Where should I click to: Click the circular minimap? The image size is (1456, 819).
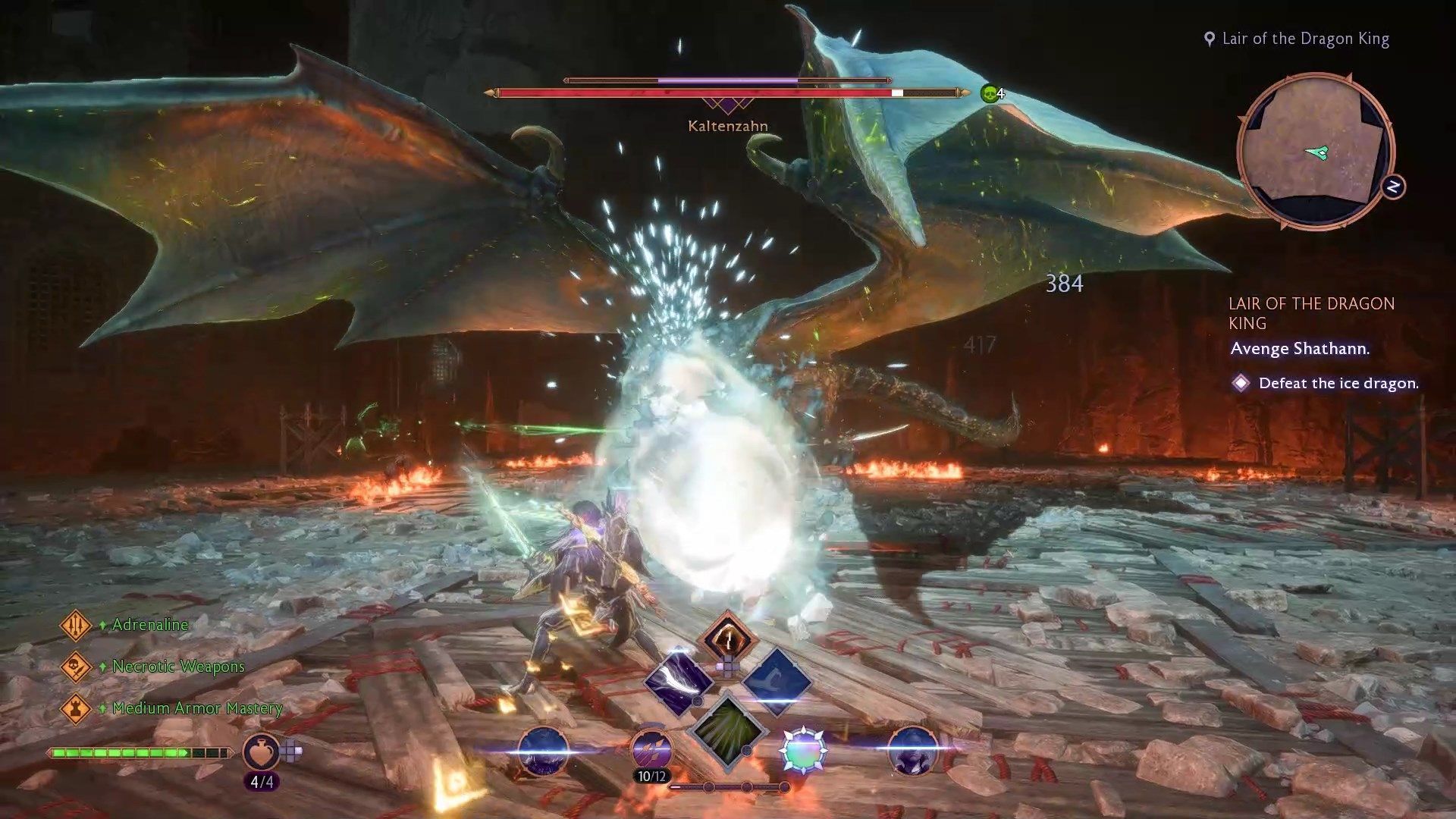[x=1315, y=152]
